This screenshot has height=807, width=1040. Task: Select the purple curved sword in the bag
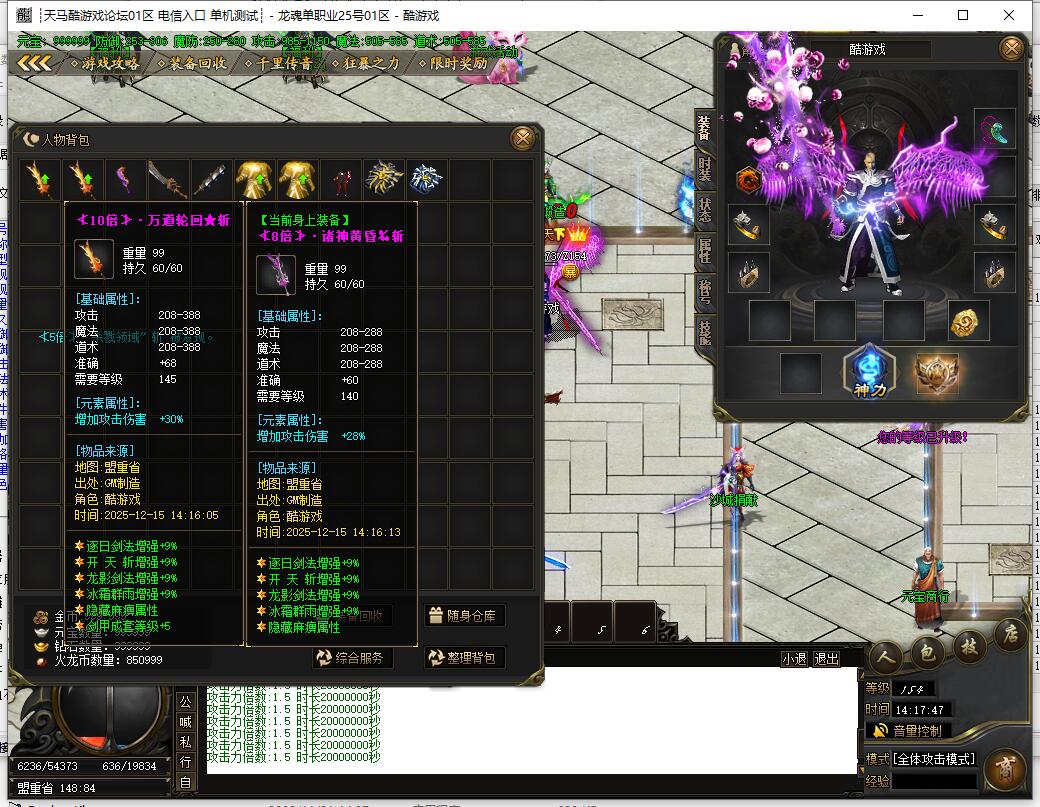click(124, 181)
